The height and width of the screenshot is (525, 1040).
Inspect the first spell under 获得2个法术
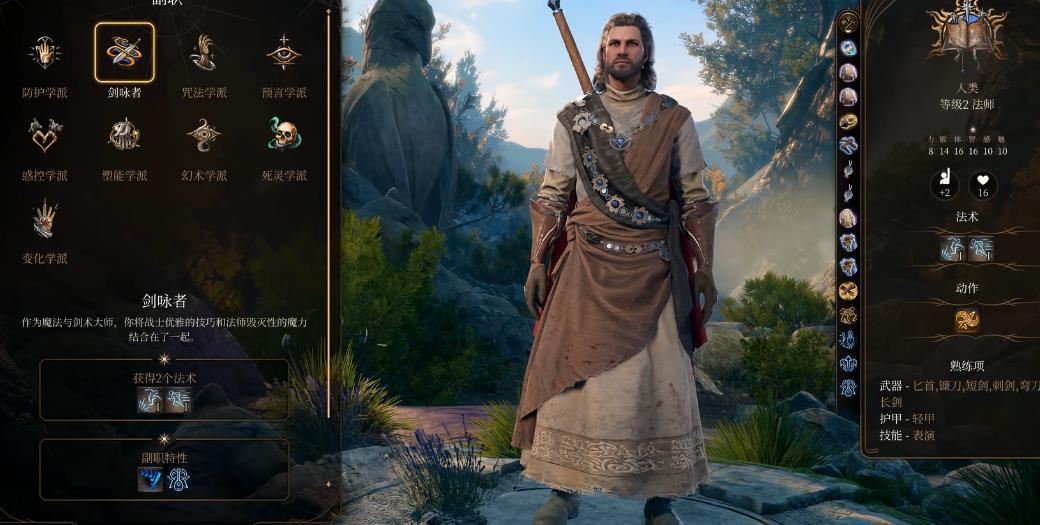pos(150,400)
